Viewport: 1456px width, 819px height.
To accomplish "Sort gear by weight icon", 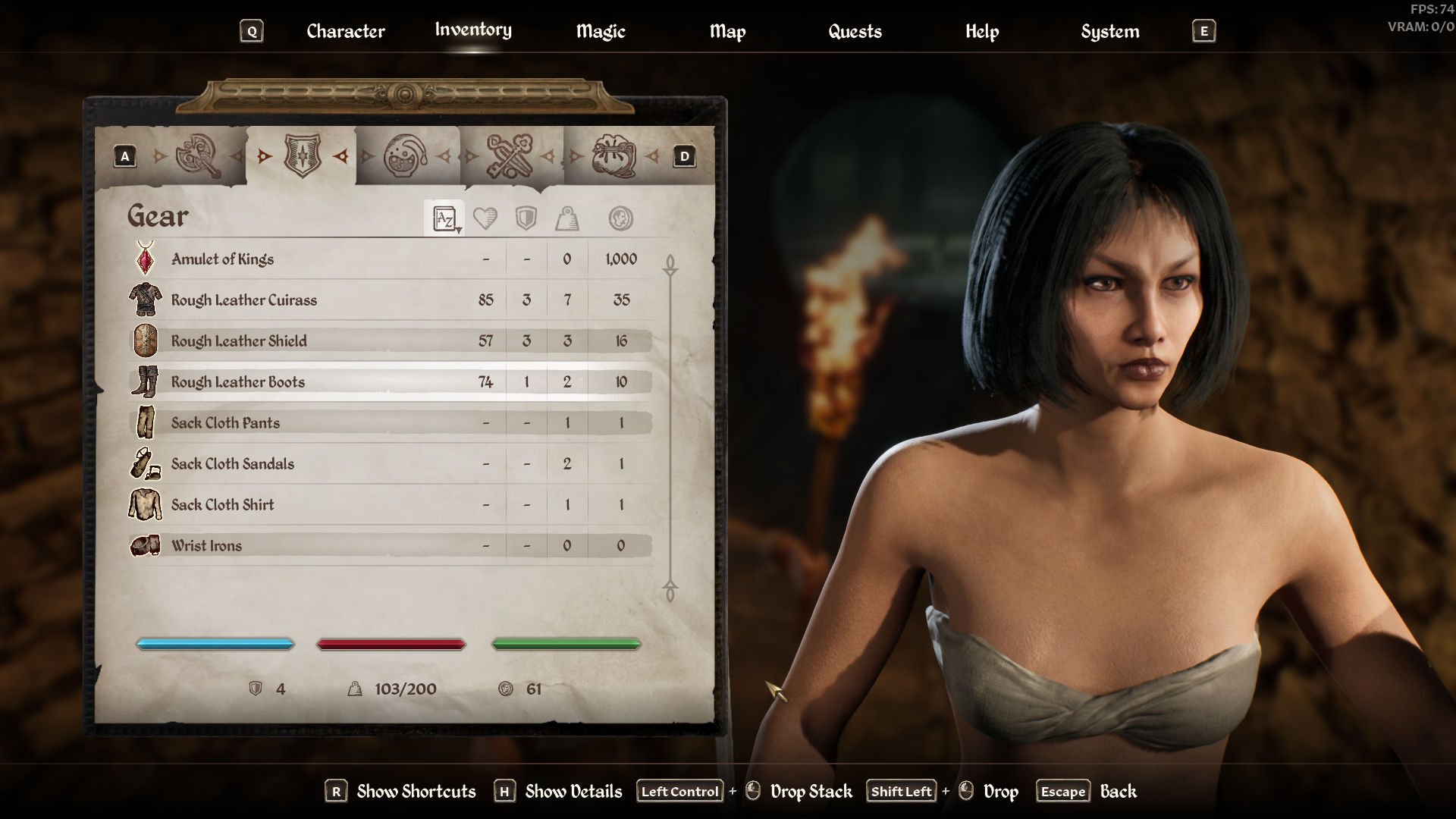I will tap(567, 219).
